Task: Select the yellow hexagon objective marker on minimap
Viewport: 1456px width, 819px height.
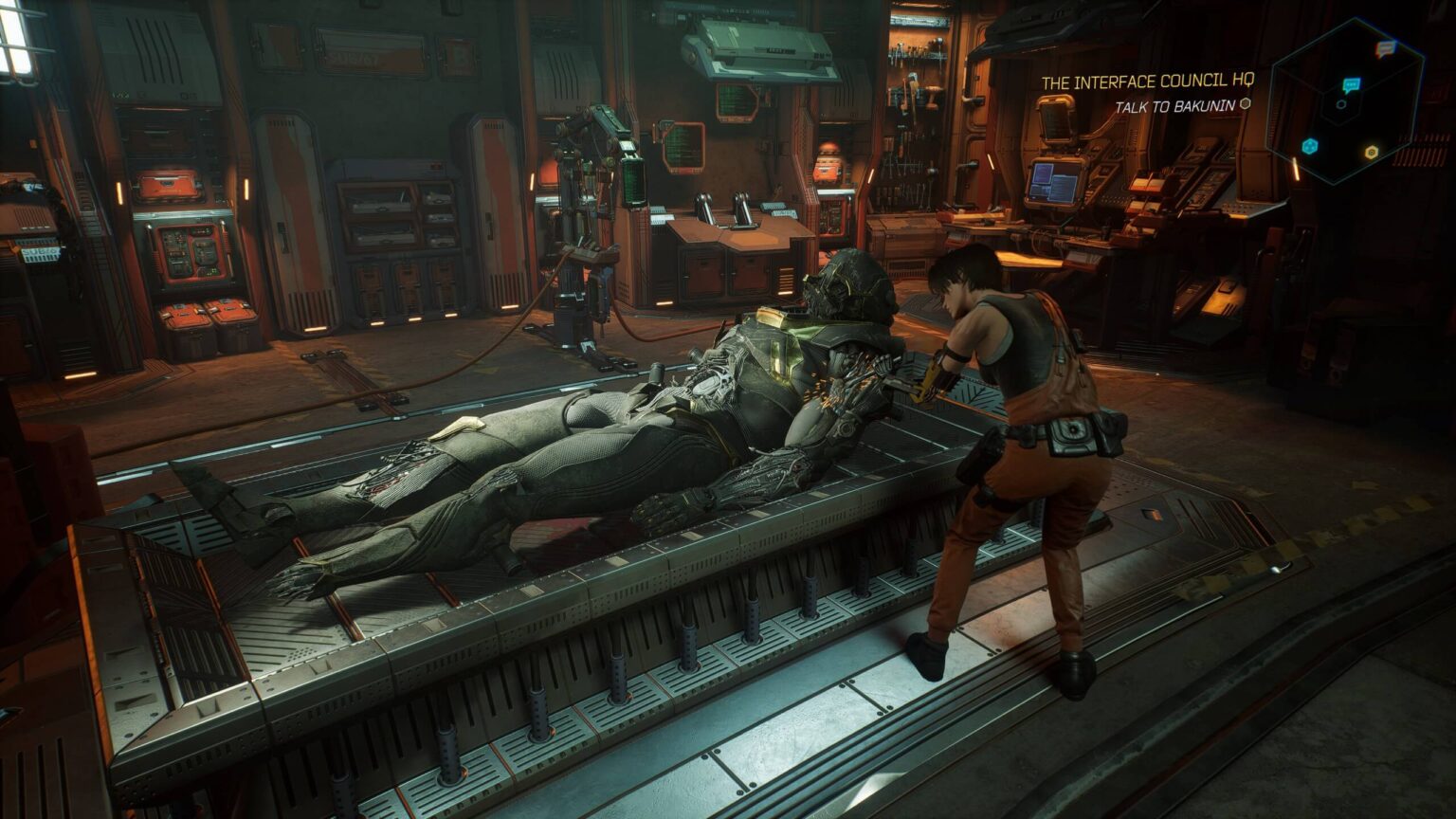Action: (x=1371, y=152)
